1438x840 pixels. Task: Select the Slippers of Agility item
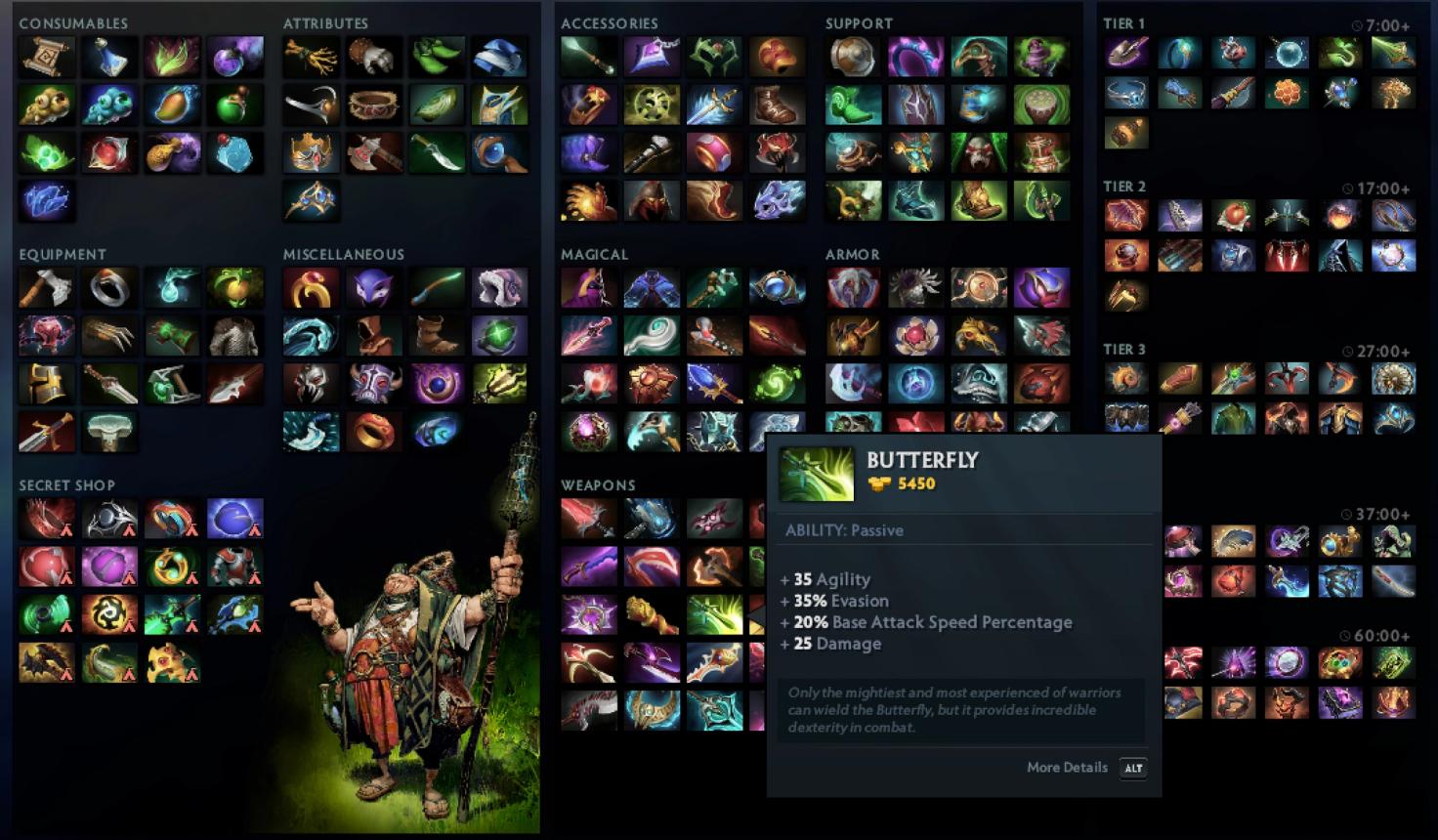click(439, 56)
